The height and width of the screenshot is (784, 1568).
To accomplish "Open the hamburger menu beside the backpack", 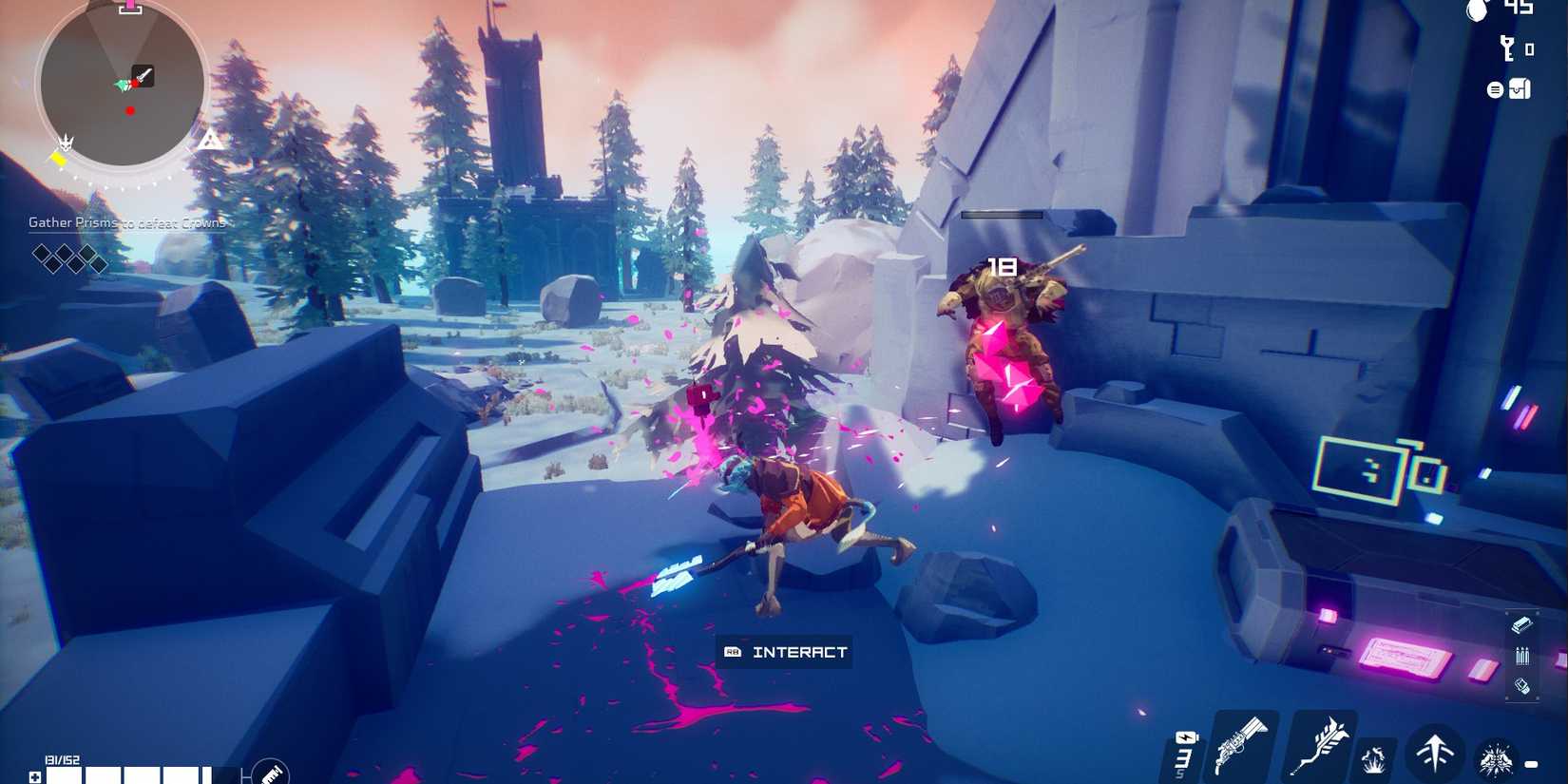I will (x=1495, y=89).
